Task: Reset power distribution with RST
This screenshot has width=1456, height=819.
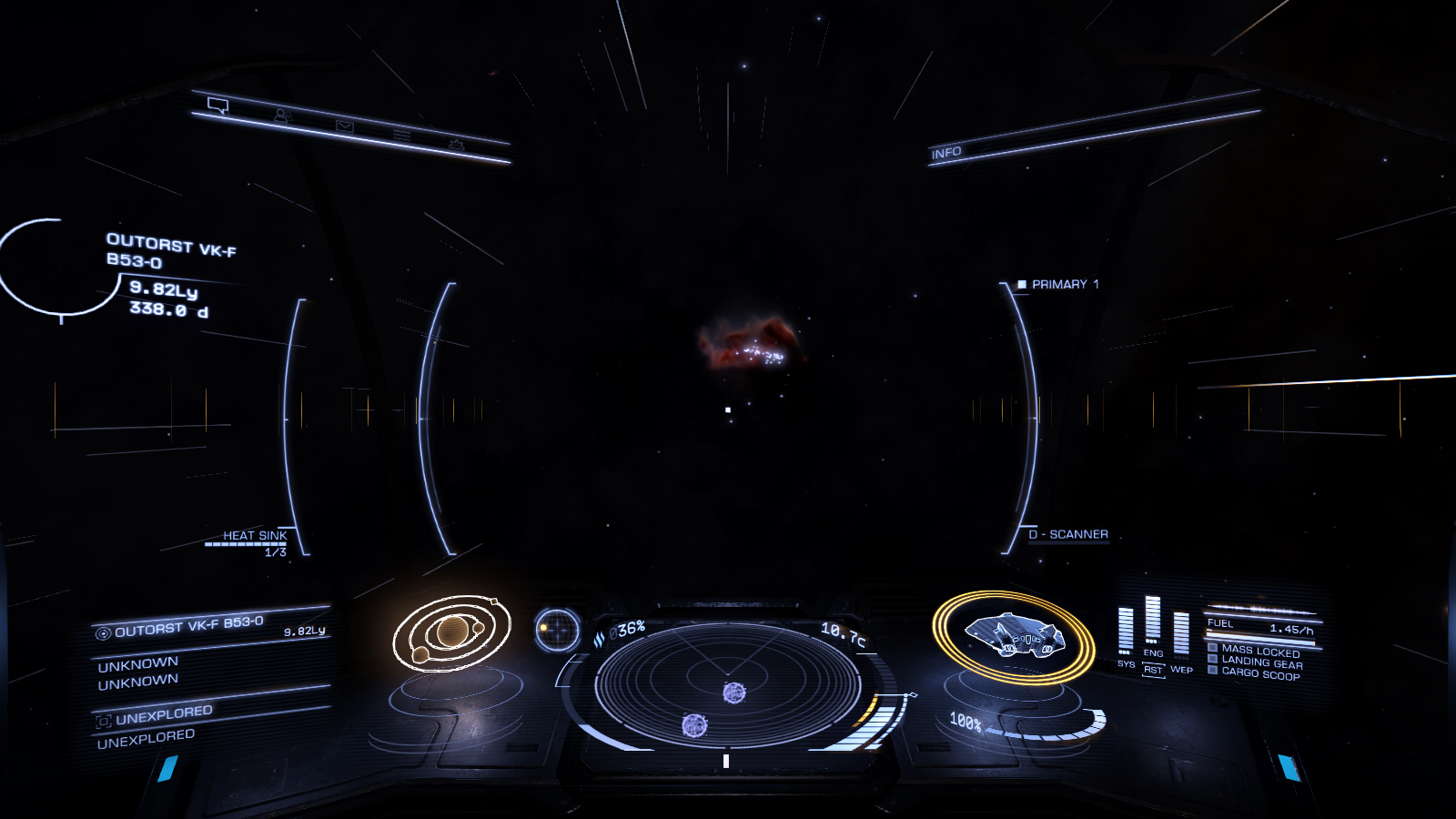Action: coord(1153,670)
